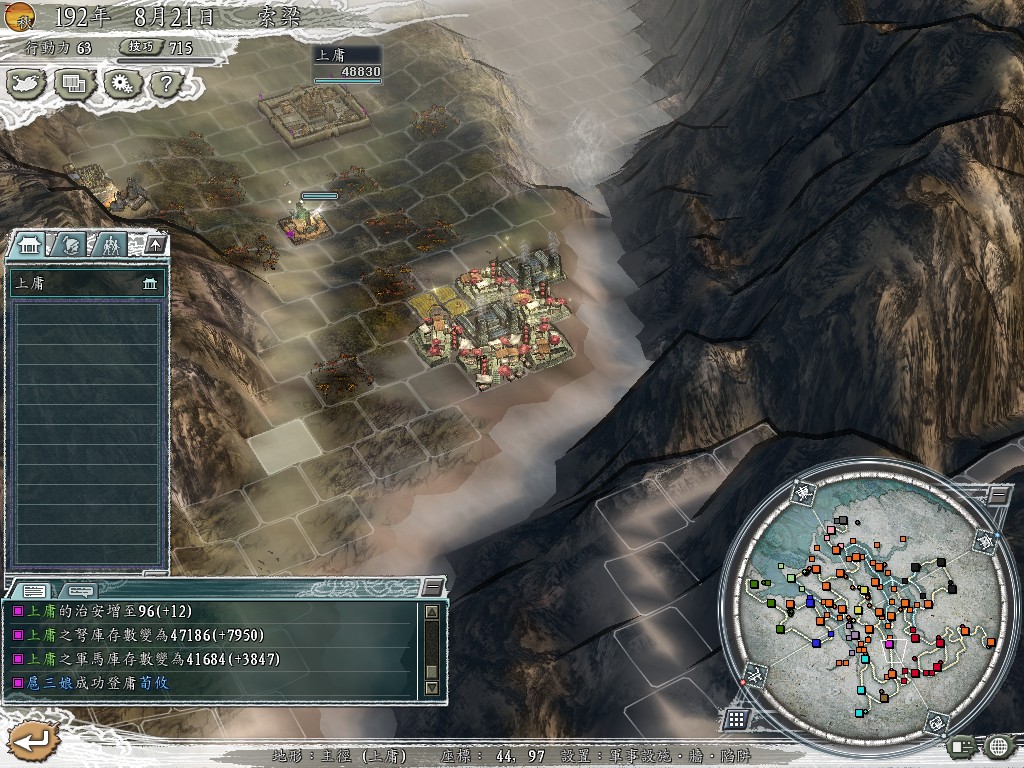The height and width of the screenshot is (768, 1024).
Task: Open the gear settings menu
Action: 122,83
